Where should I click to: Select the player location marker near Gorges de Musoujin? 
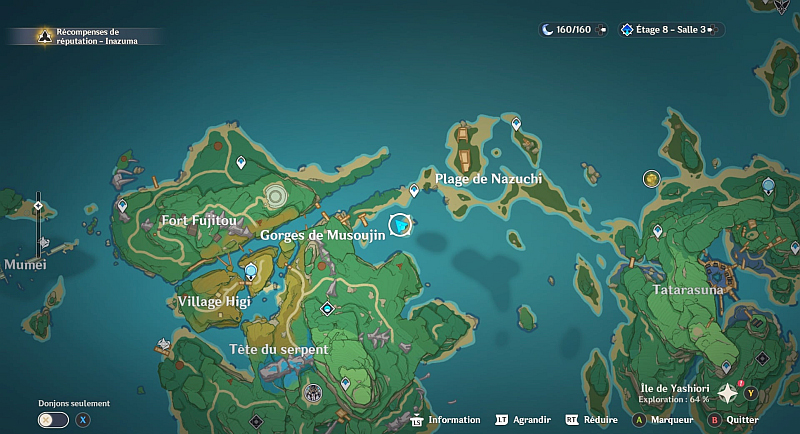point(401,226)
